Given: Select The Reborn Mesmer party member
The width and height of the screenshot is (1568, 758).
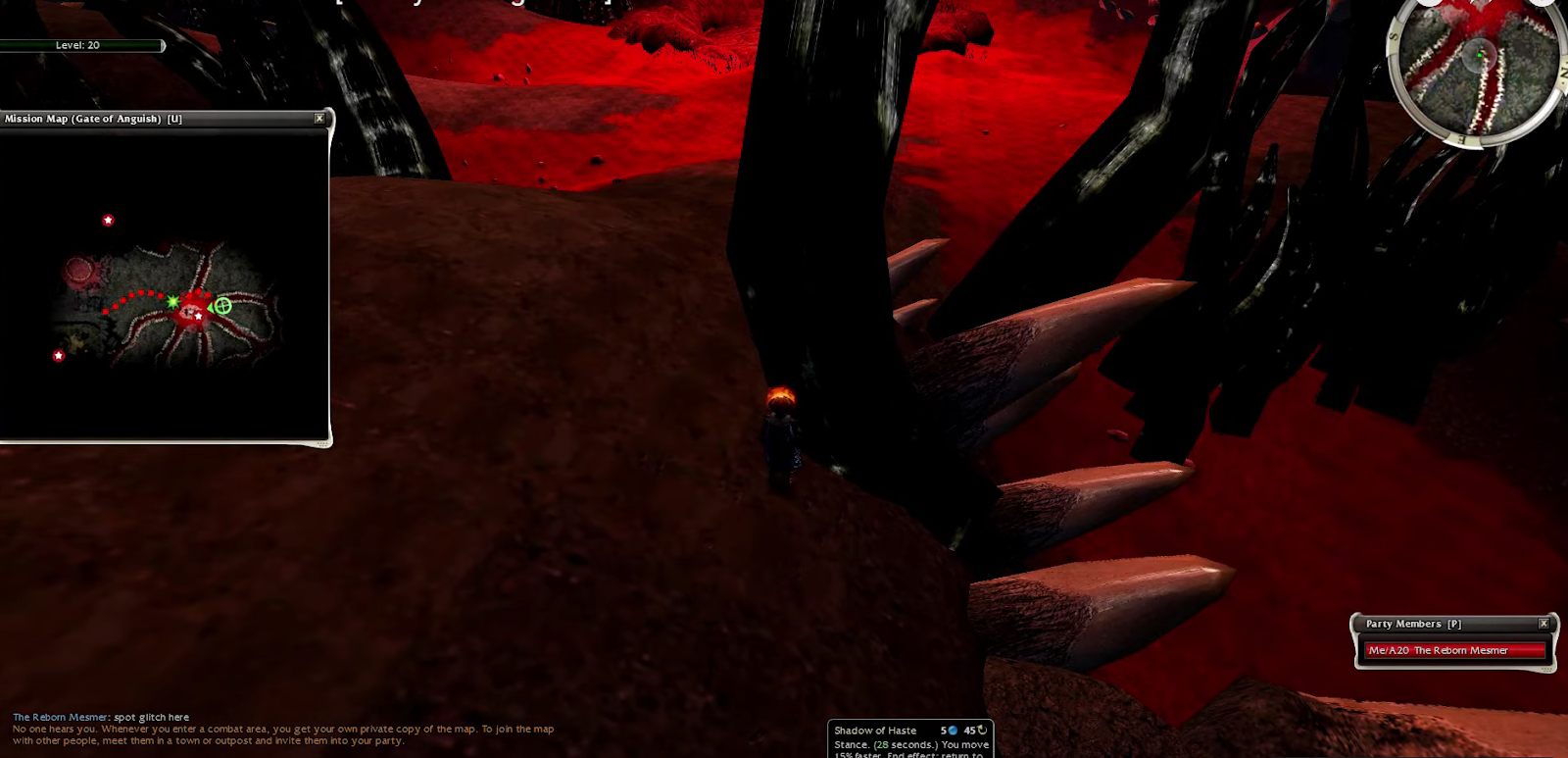Looking at the screenshot, I should pos(1454,650).
